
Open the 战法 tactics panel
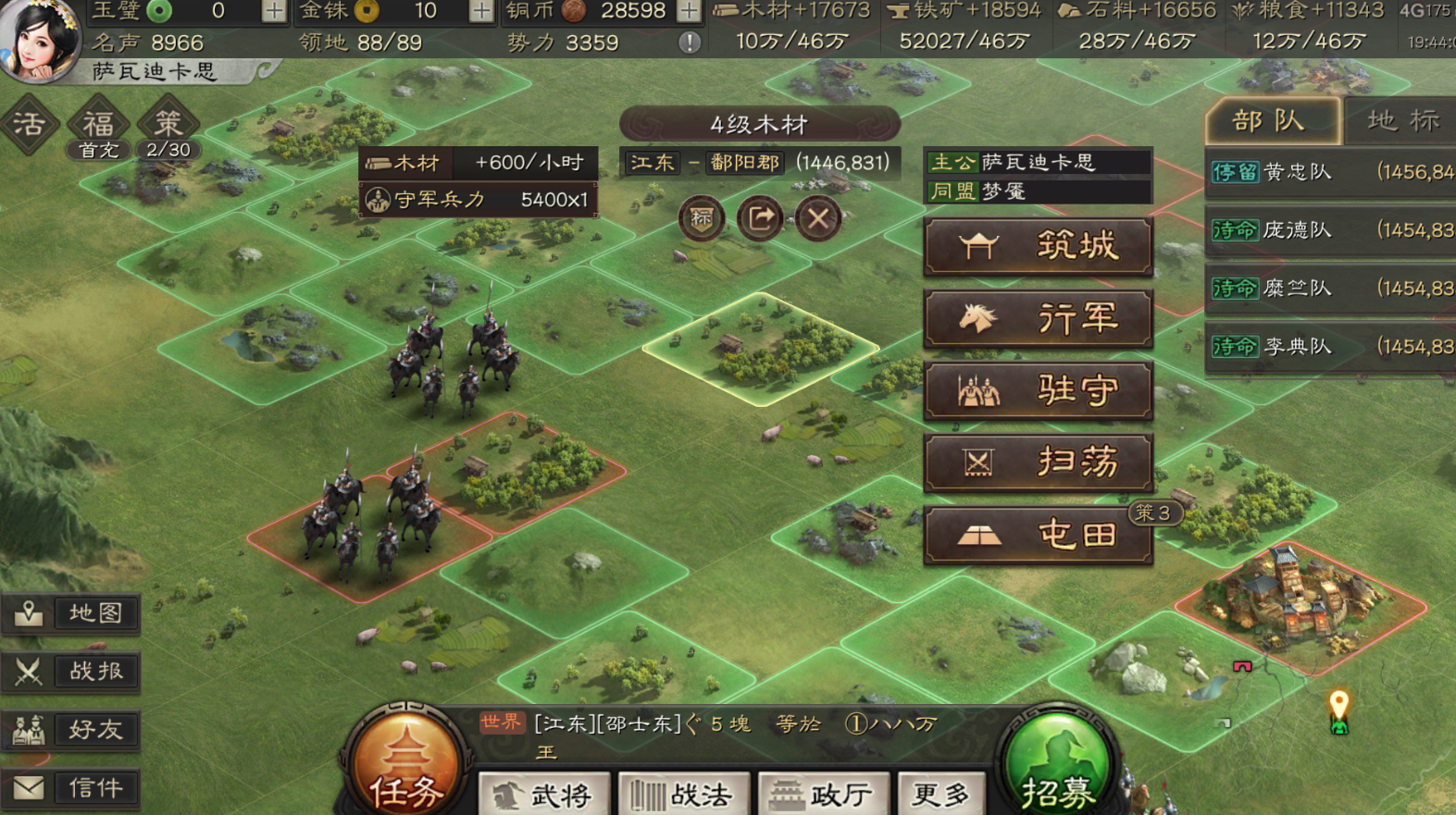pos(683,793)
